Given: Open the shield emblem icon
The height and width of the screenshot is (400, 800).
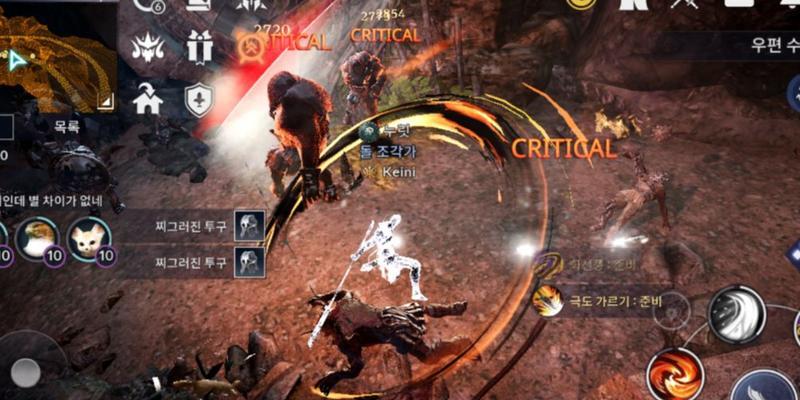Looking at the screenshot, I should coord(199,99).
